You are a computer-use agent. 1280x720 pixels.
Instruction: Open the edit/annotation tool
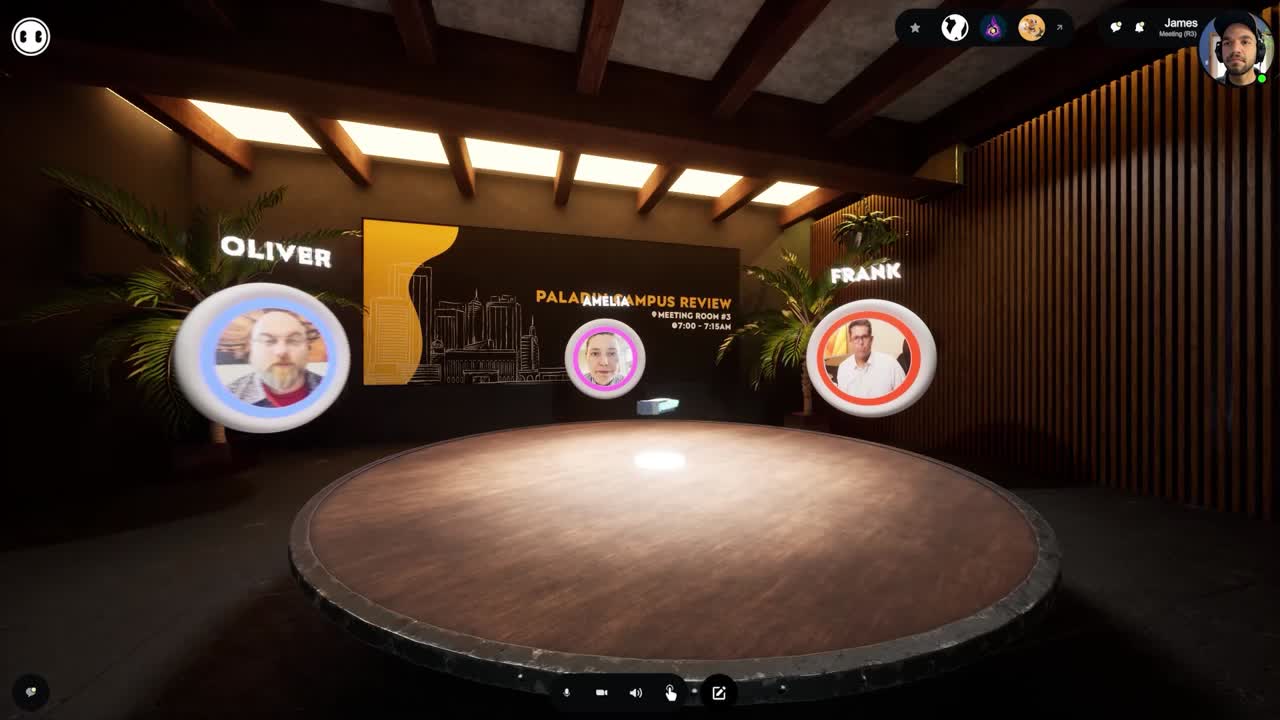[x=718, y=692]
